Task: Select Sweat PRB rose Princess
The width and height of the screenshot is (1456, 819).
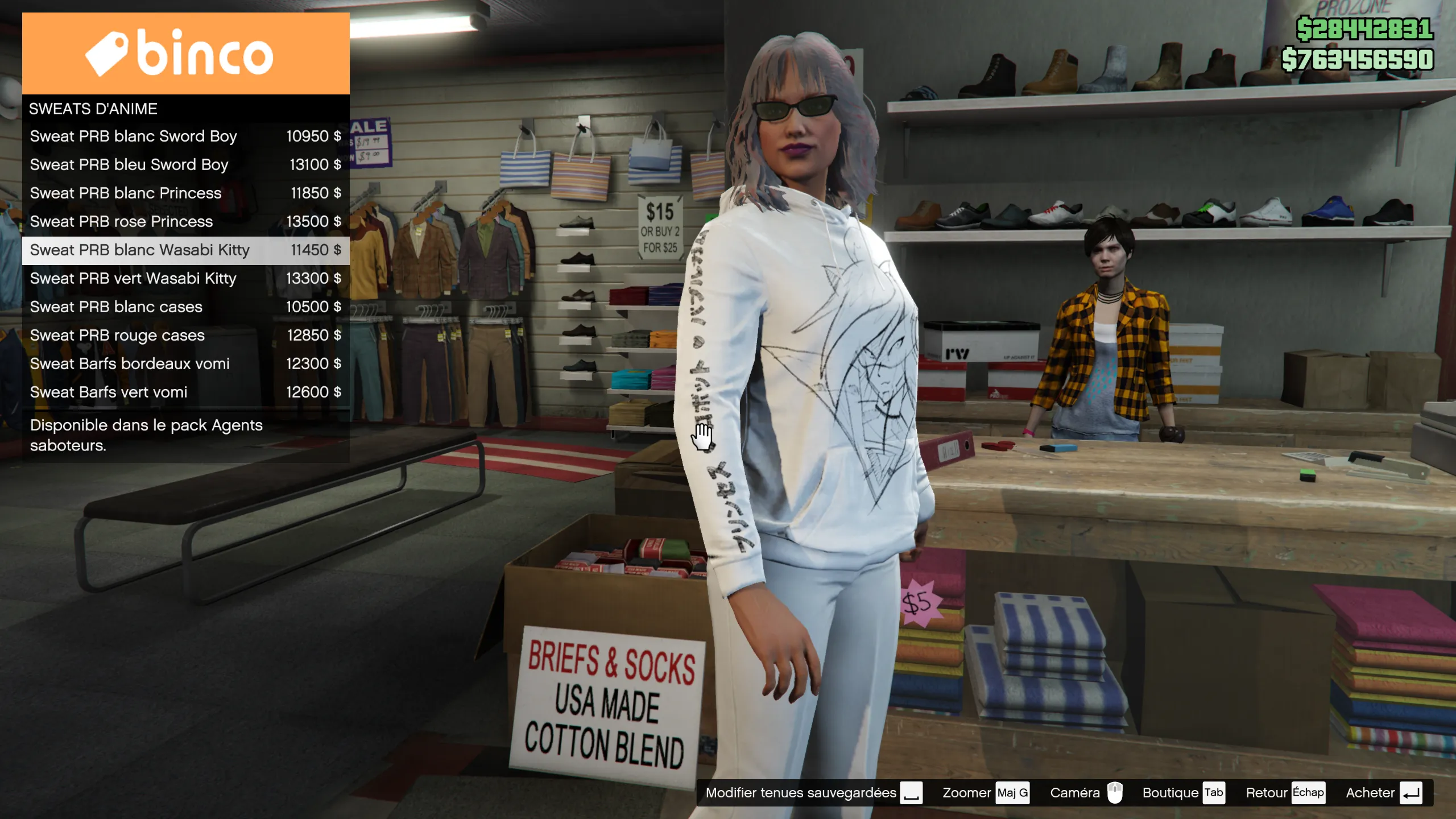Action: pos(185,222)
